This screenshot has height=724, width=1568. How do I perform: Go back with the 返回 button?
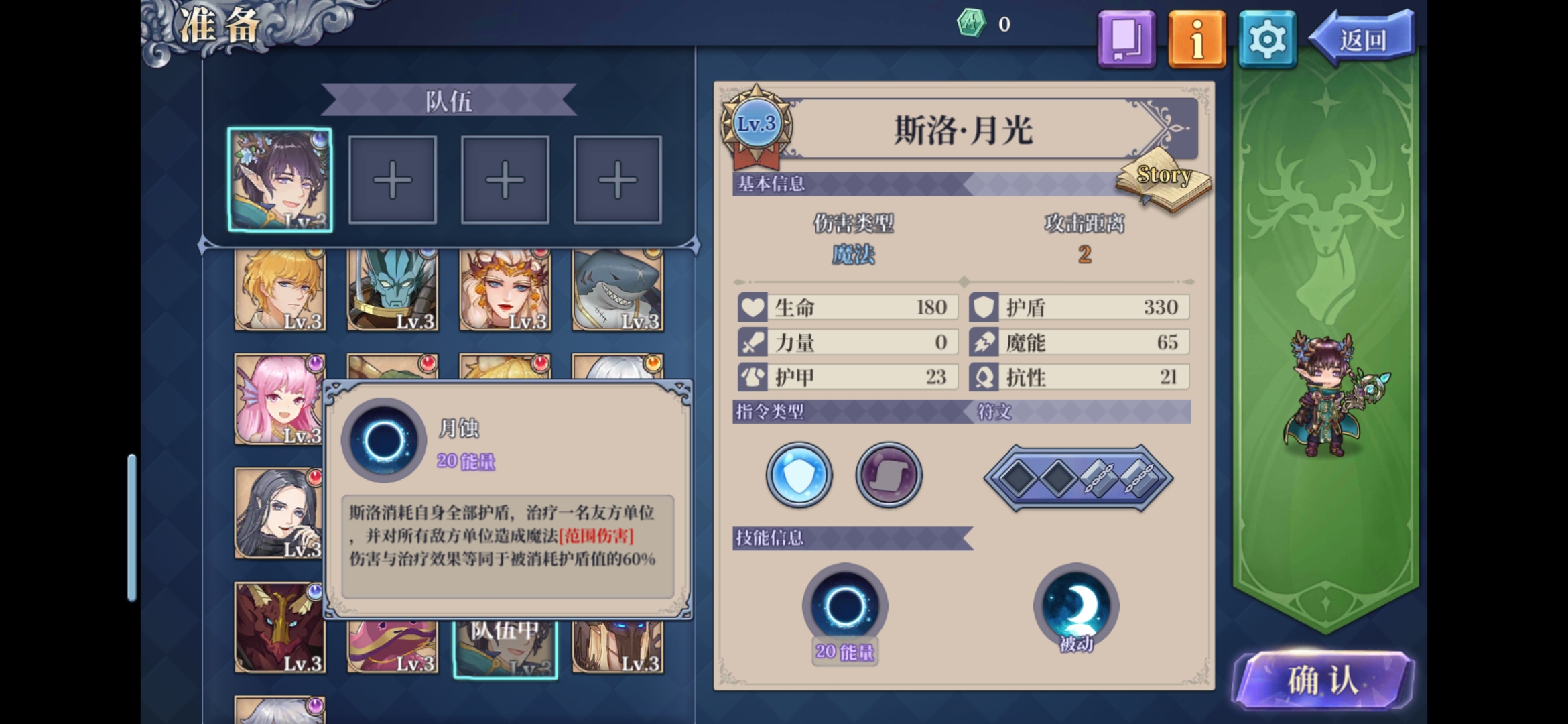[1362, 40]
